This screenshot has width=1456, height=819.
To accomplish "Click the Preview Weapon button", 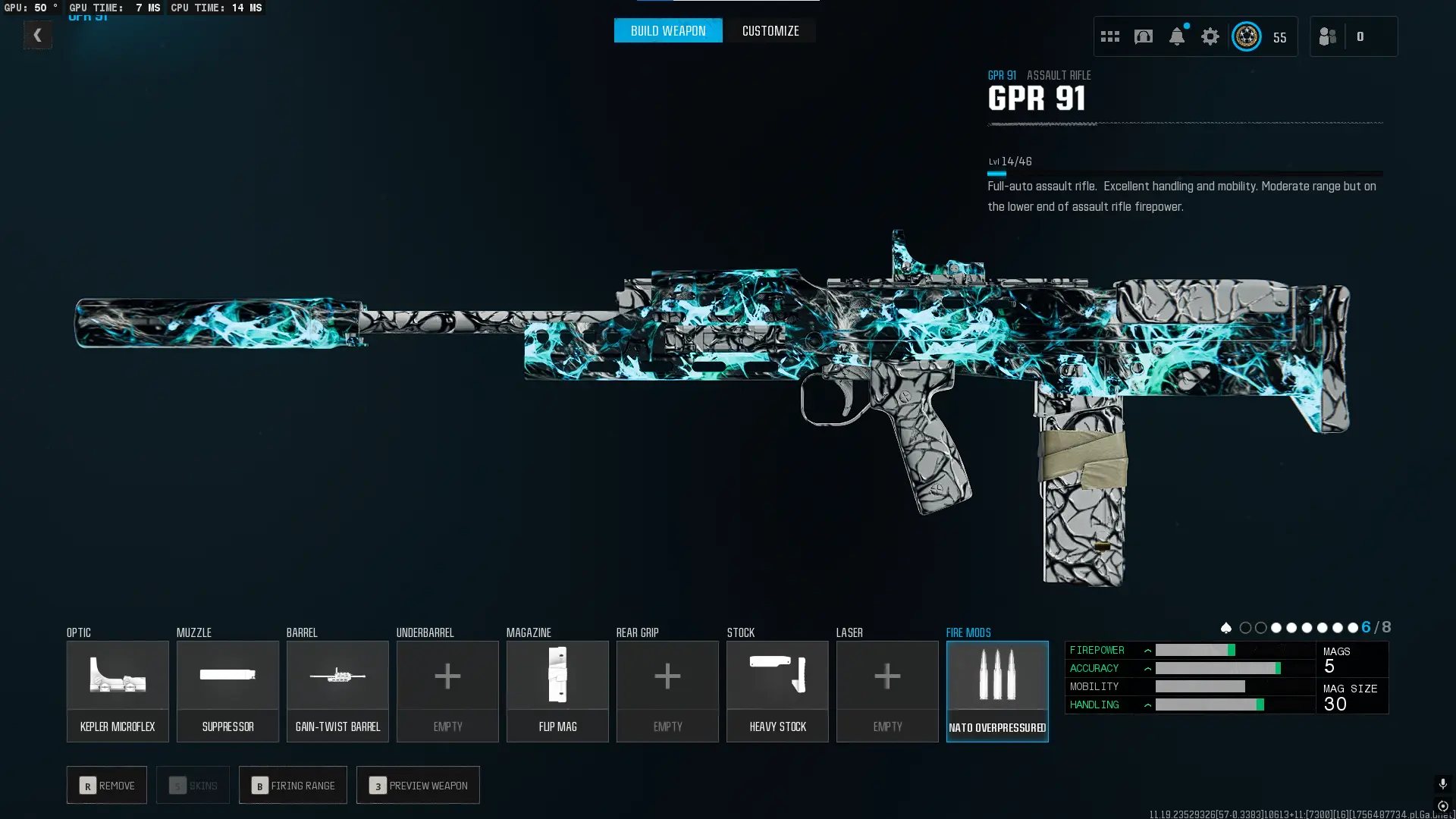I will [418, 785].
